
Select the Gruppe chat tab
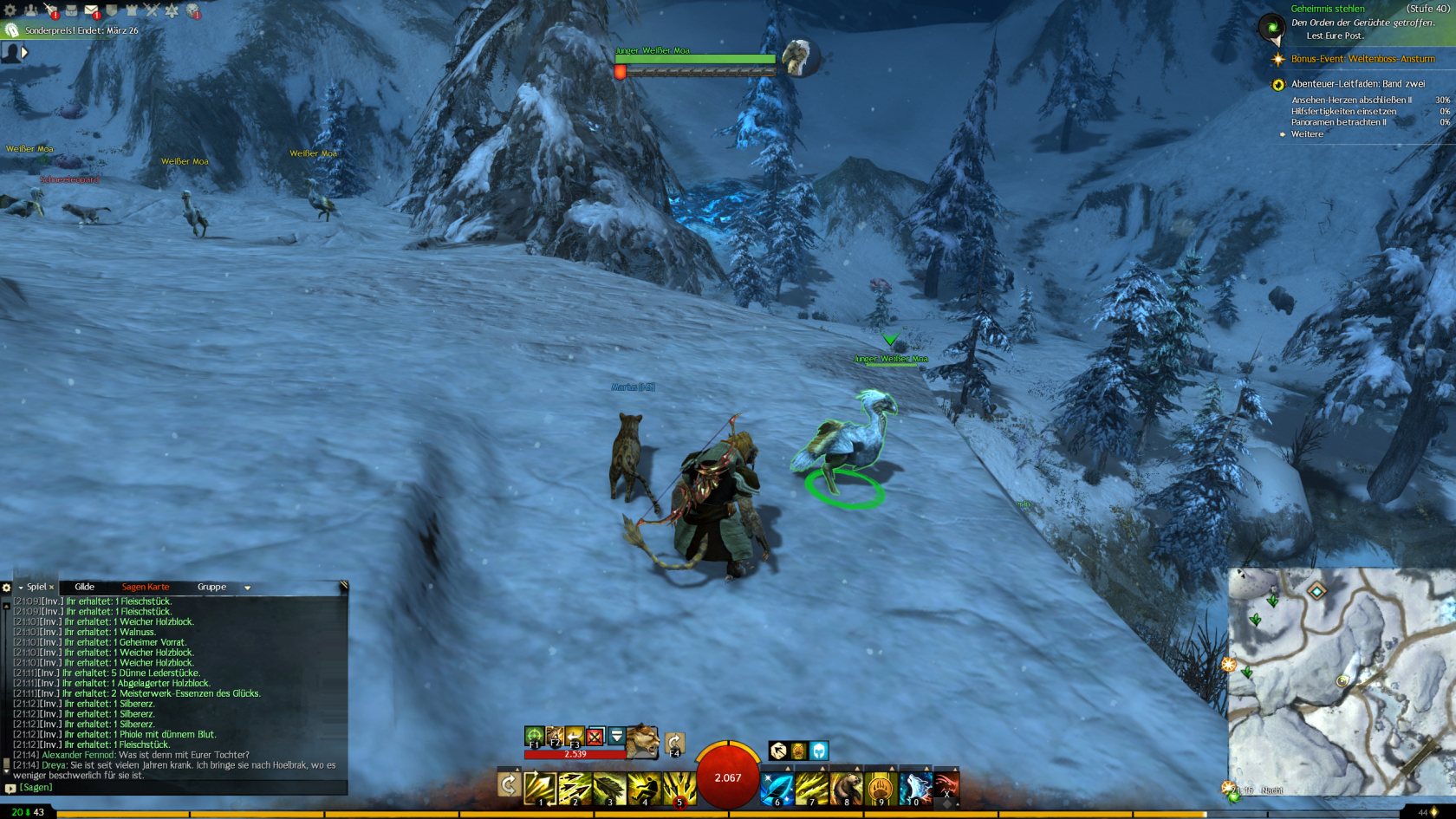pos(211,587)
